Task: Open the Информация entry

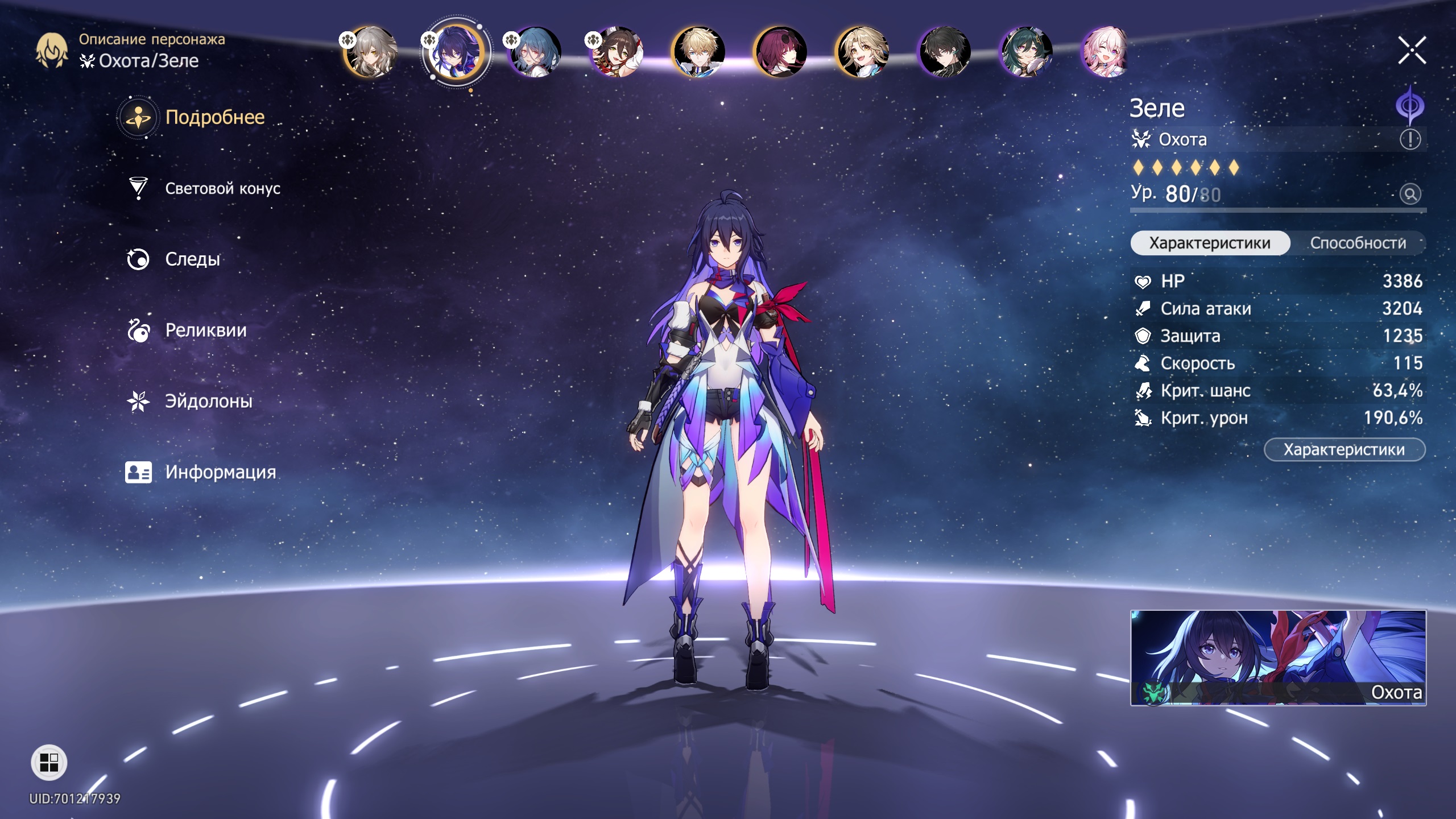Action: (x=220, y=472)
